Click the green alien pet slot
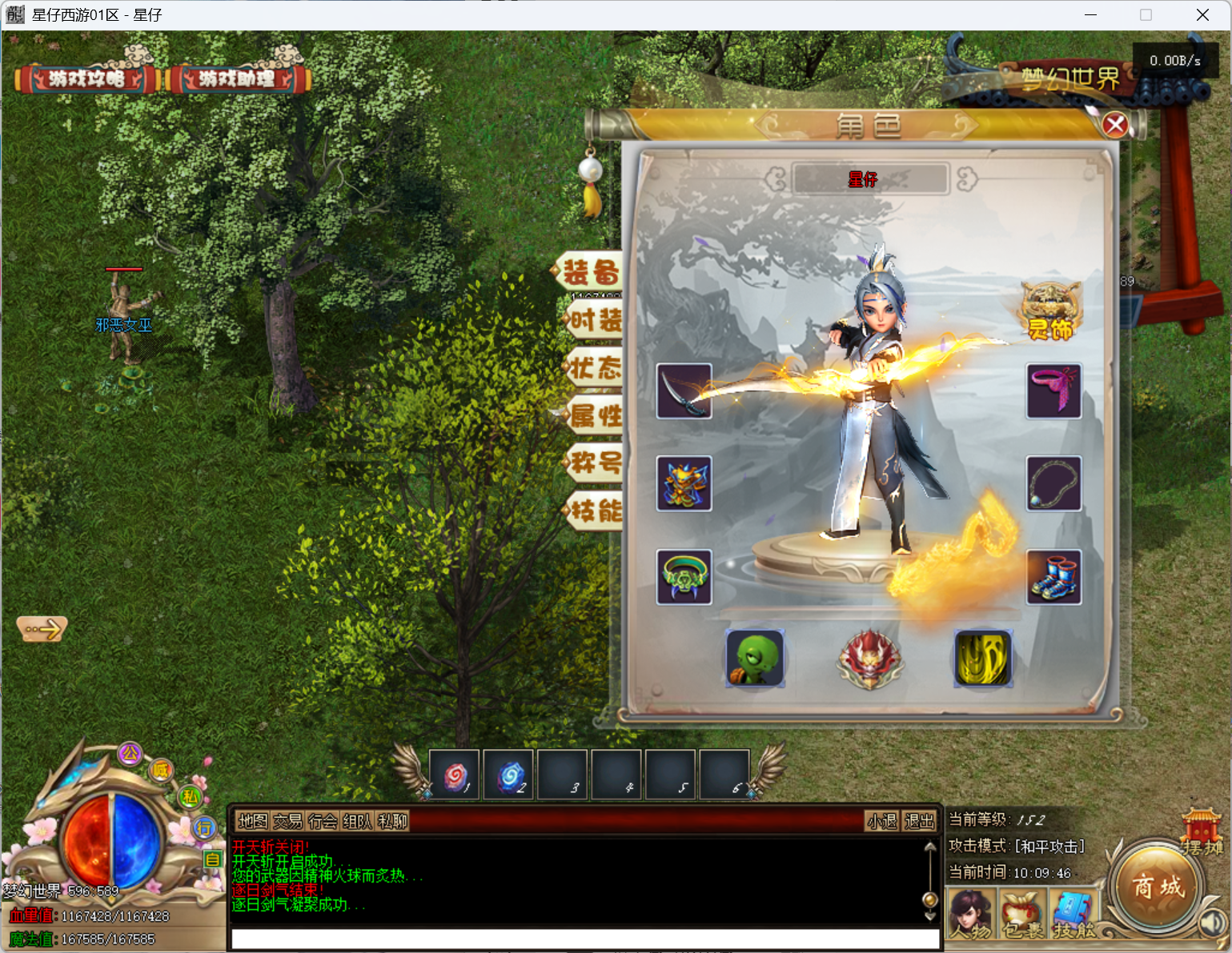The image size is (1232, 953). click(x=755, y=659)
